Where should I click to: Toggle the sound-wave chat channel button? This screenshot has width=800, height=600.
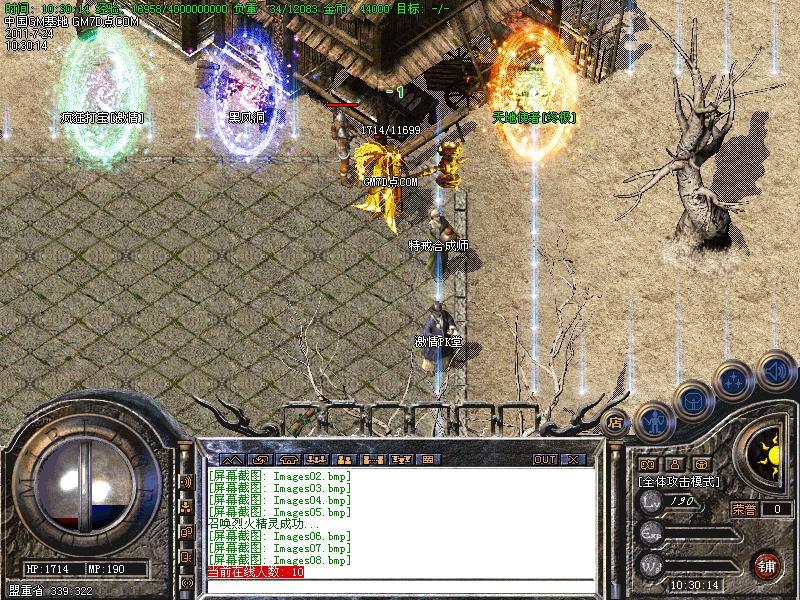coord(186,482)
